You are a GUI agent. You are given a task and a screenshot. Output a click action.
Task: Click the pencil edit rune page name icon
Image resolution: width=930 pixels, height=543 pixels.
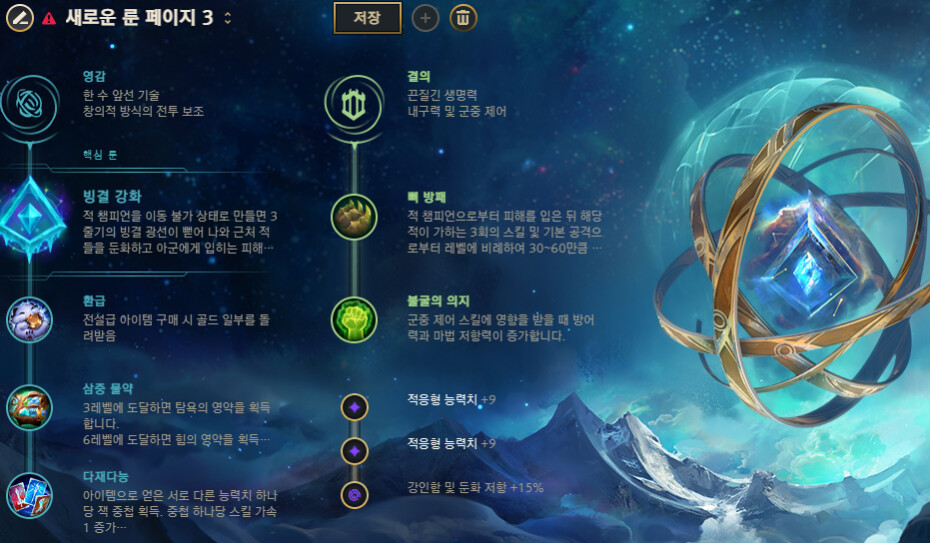(20, 17)
